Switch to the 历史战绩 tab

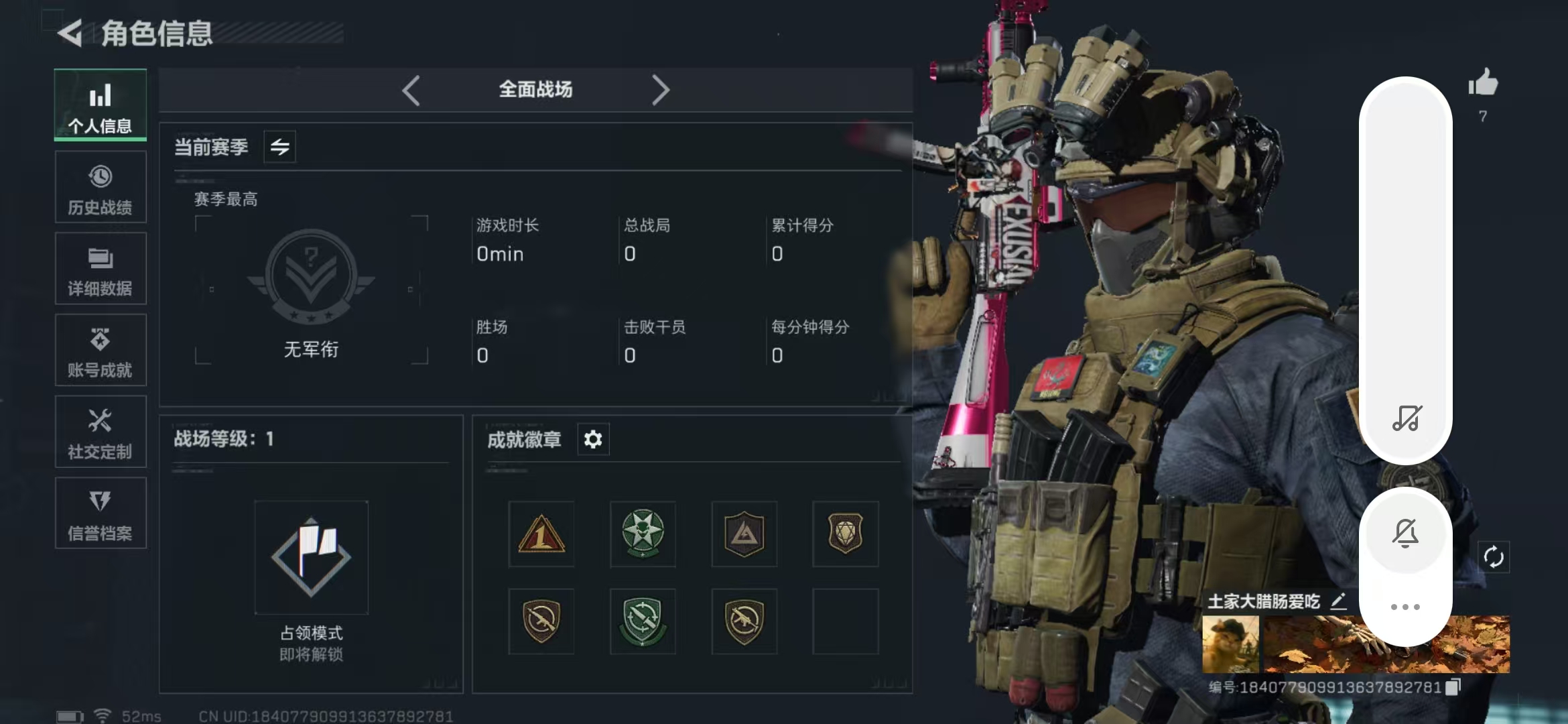pyautogui.click(x=101, y=187)
